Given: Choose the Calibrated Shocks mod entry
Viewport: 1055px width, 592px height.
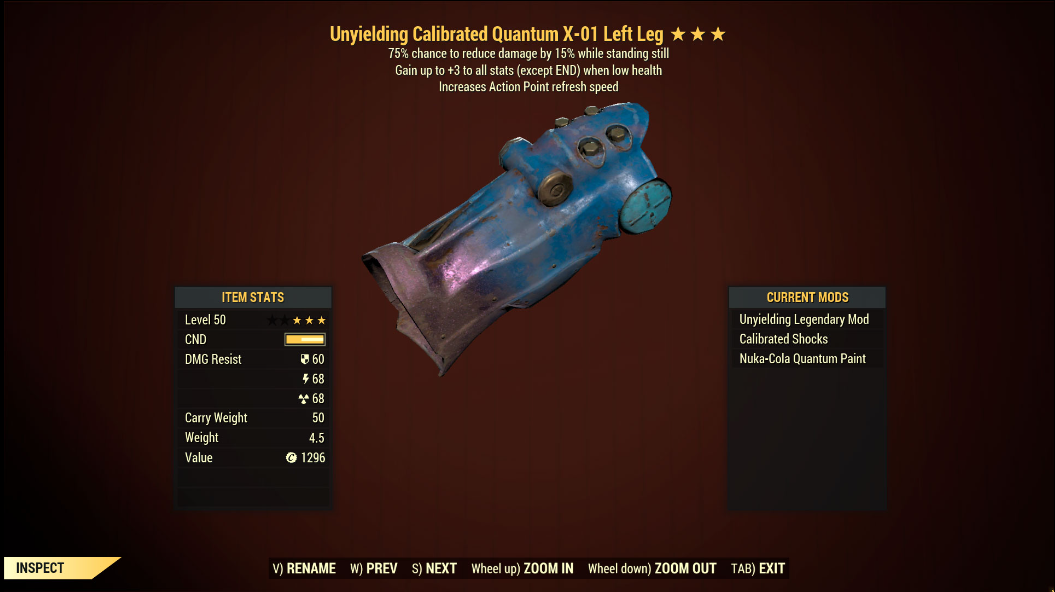Looking at the screenshot, I should [x=784, y=339].
